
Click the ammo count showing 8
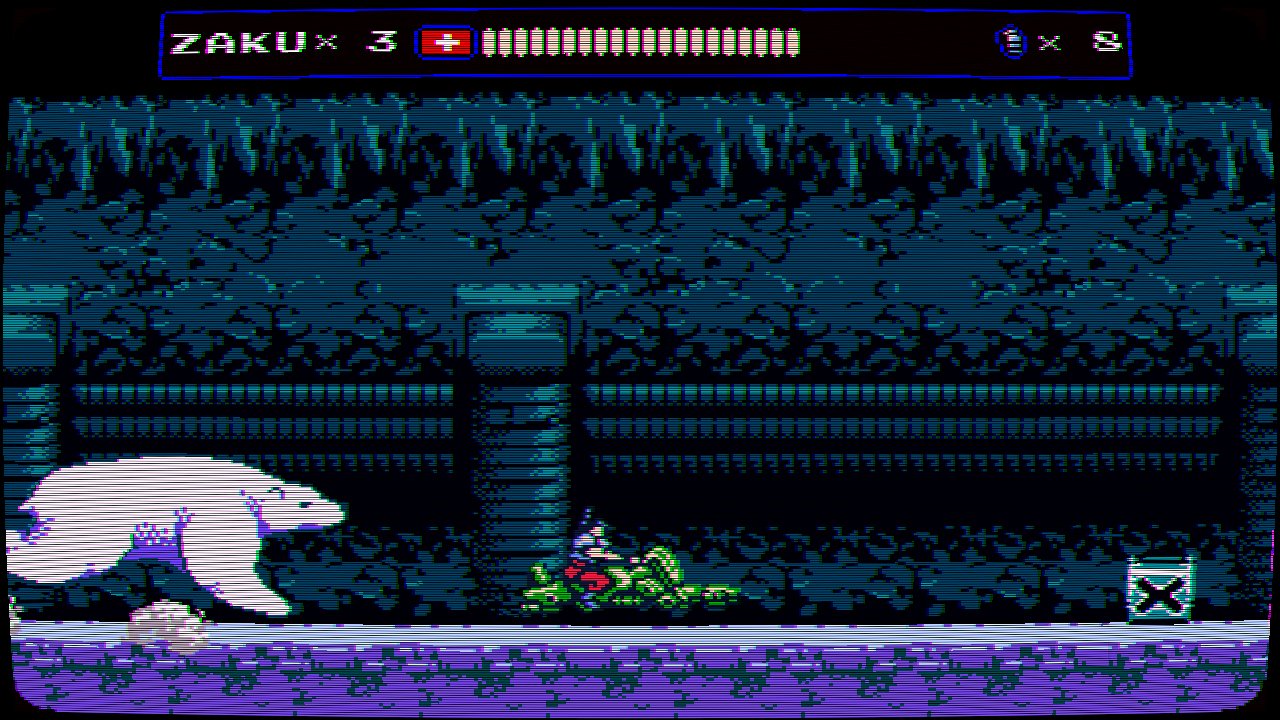1108,42
